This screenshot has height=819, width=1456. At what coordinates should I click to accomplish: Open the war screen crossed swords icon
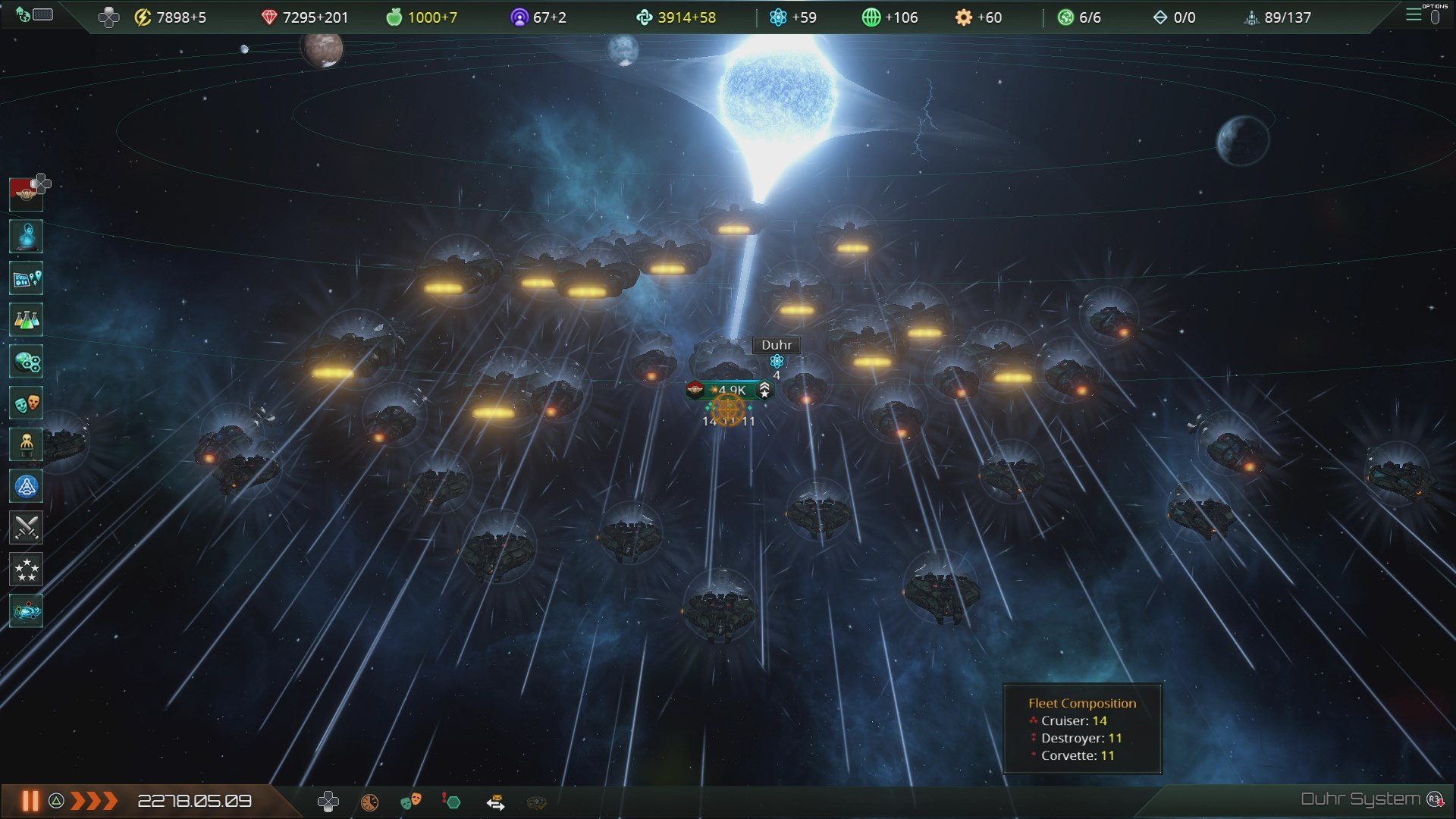26,529
